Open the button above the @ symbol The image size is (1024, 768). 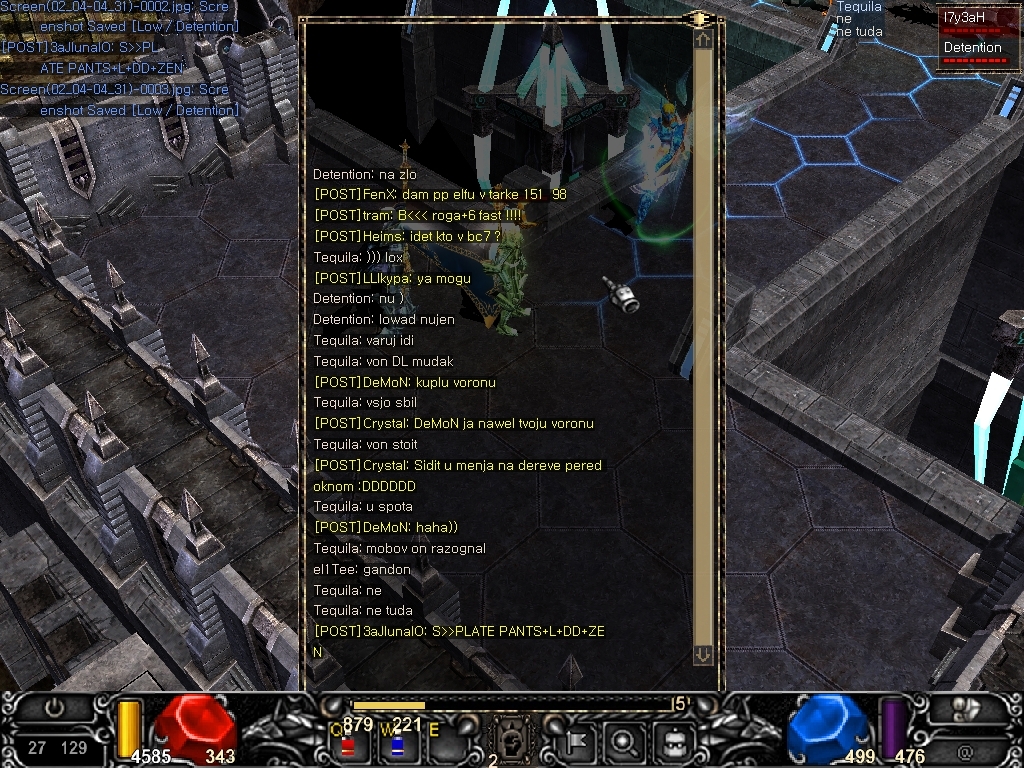click(x=966, y=709)
